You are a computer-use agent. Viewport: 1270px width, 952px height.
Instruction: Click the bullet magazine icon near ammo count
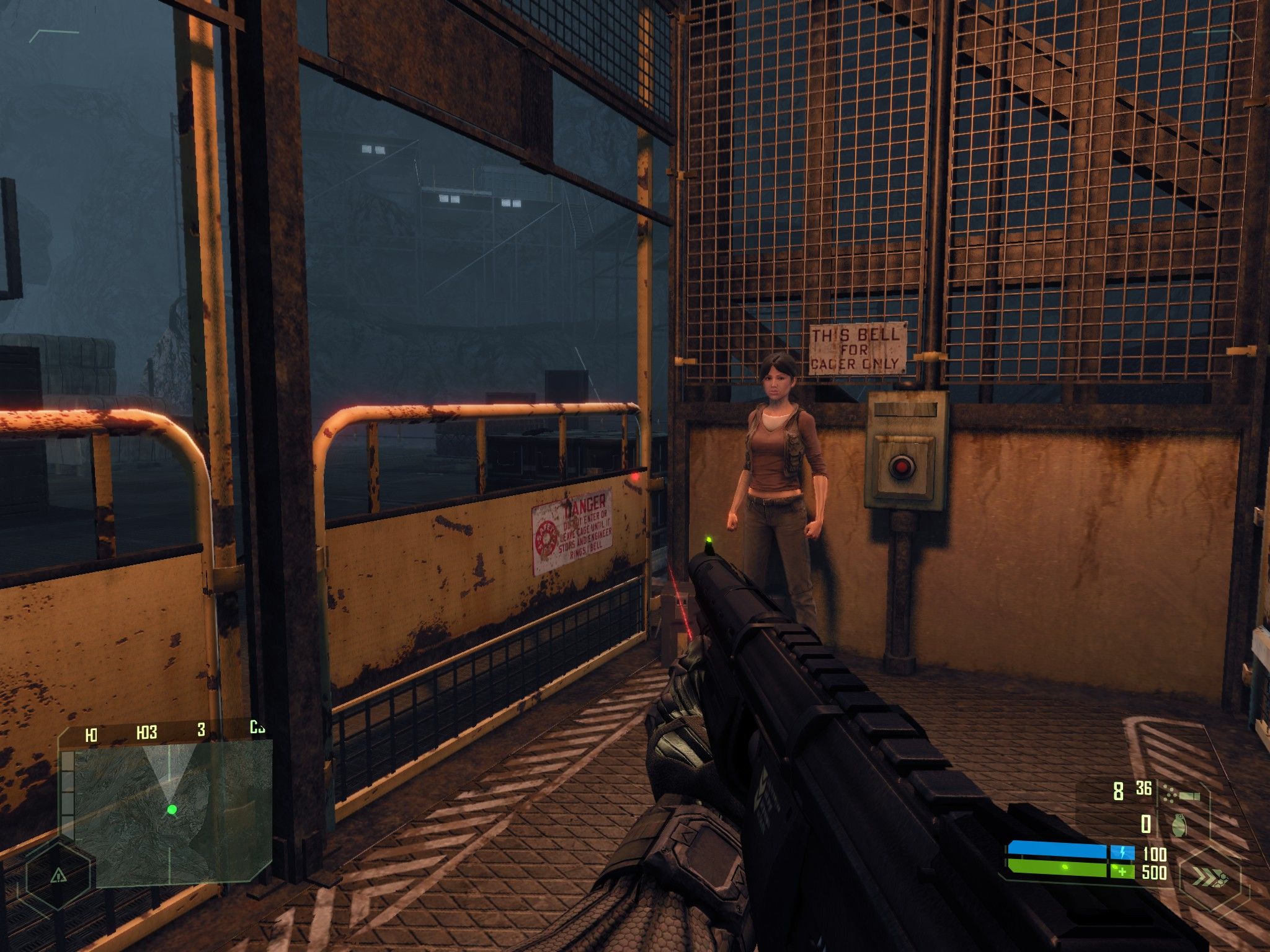pos(1189,796)
